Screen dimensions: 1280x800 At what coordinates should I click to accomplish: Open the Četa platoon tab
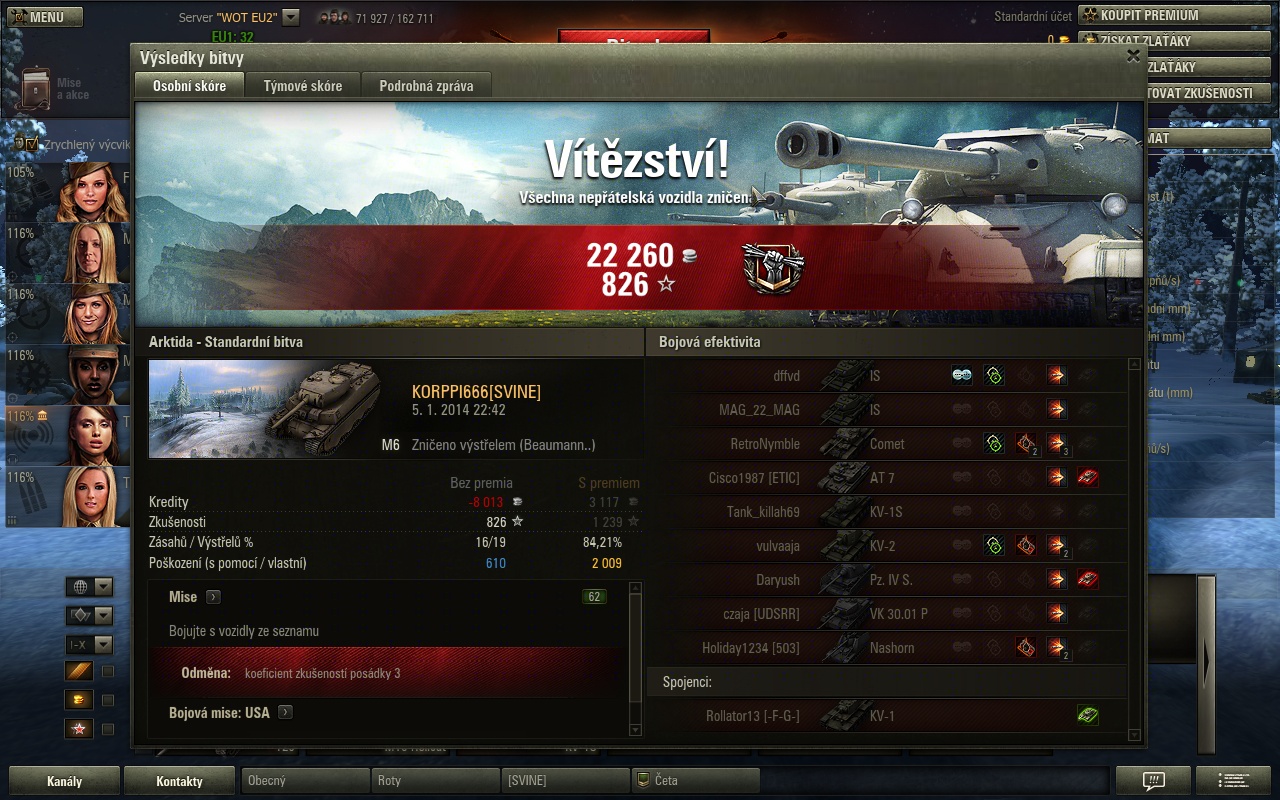tap(694, 781)
